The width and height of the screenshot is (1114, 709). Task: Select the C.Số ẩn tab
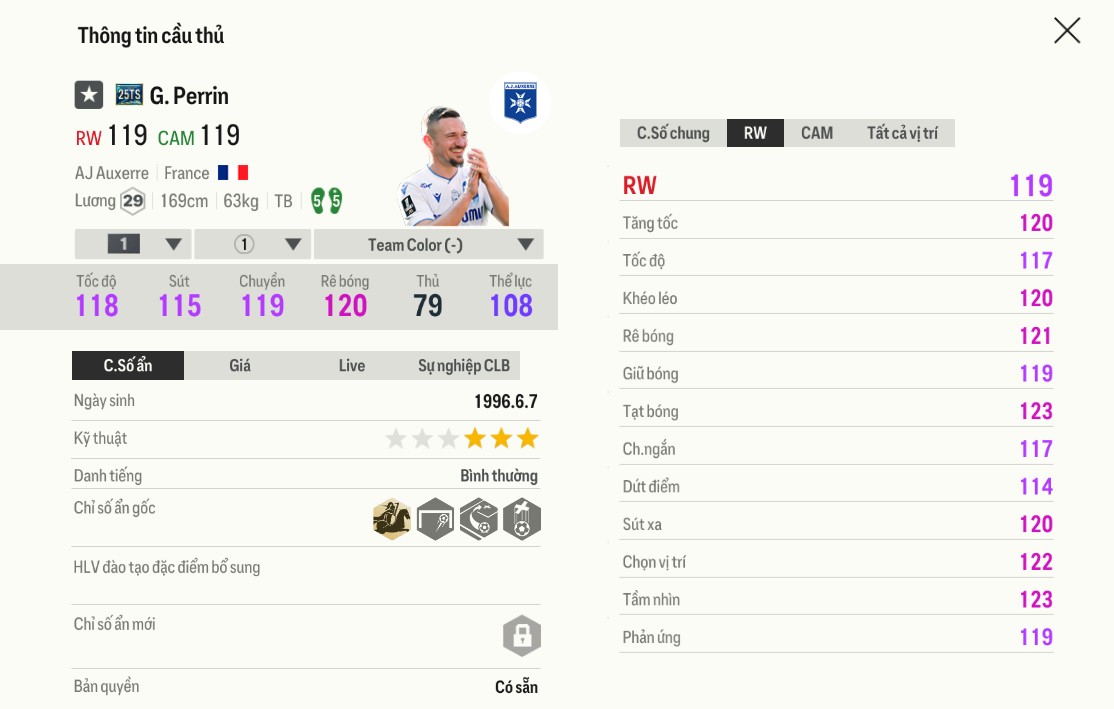click(x=128, y=366)
